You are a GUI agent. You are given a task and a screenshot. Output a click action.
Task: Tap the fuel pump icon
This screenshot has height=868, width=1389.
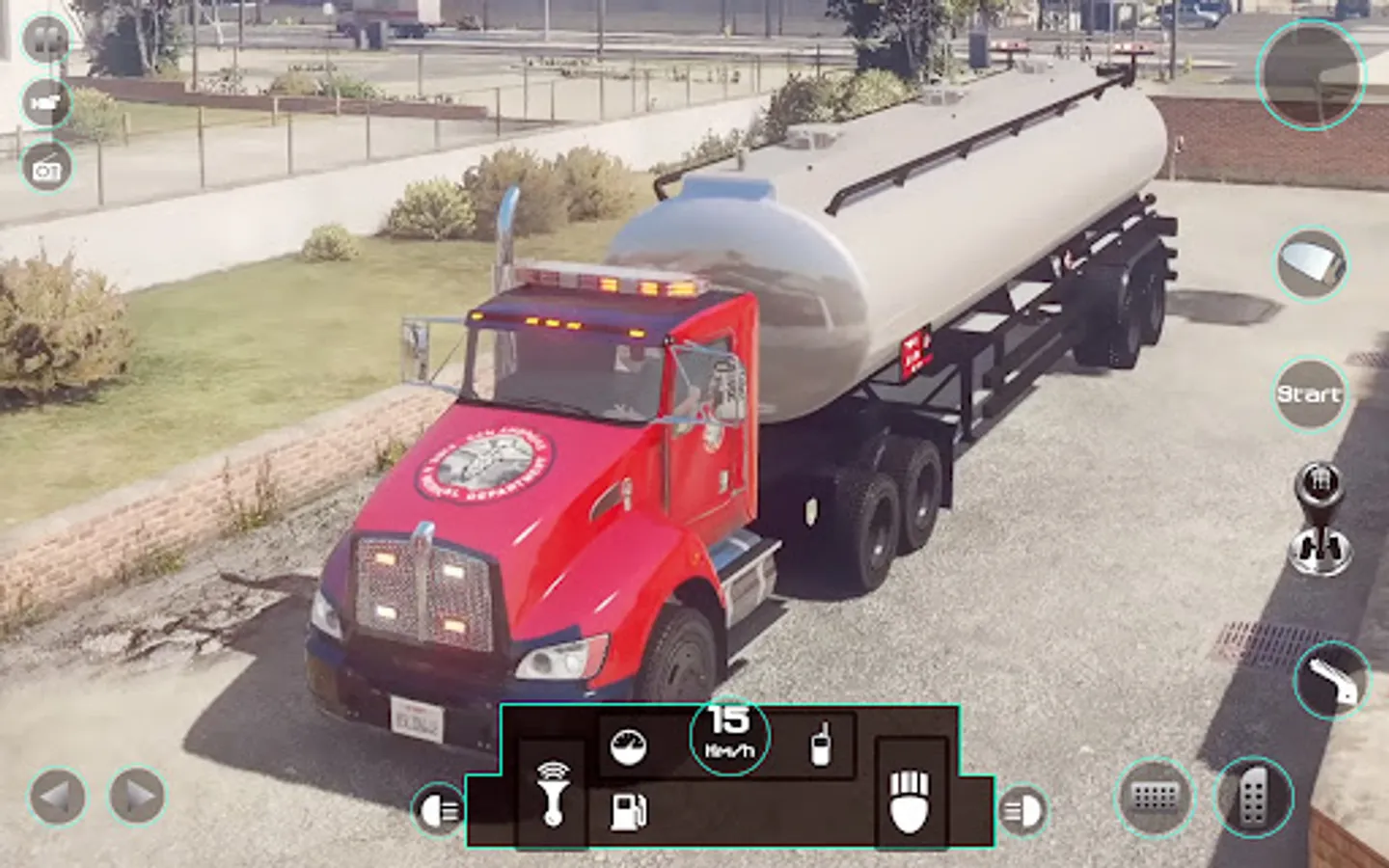[628, 811]
